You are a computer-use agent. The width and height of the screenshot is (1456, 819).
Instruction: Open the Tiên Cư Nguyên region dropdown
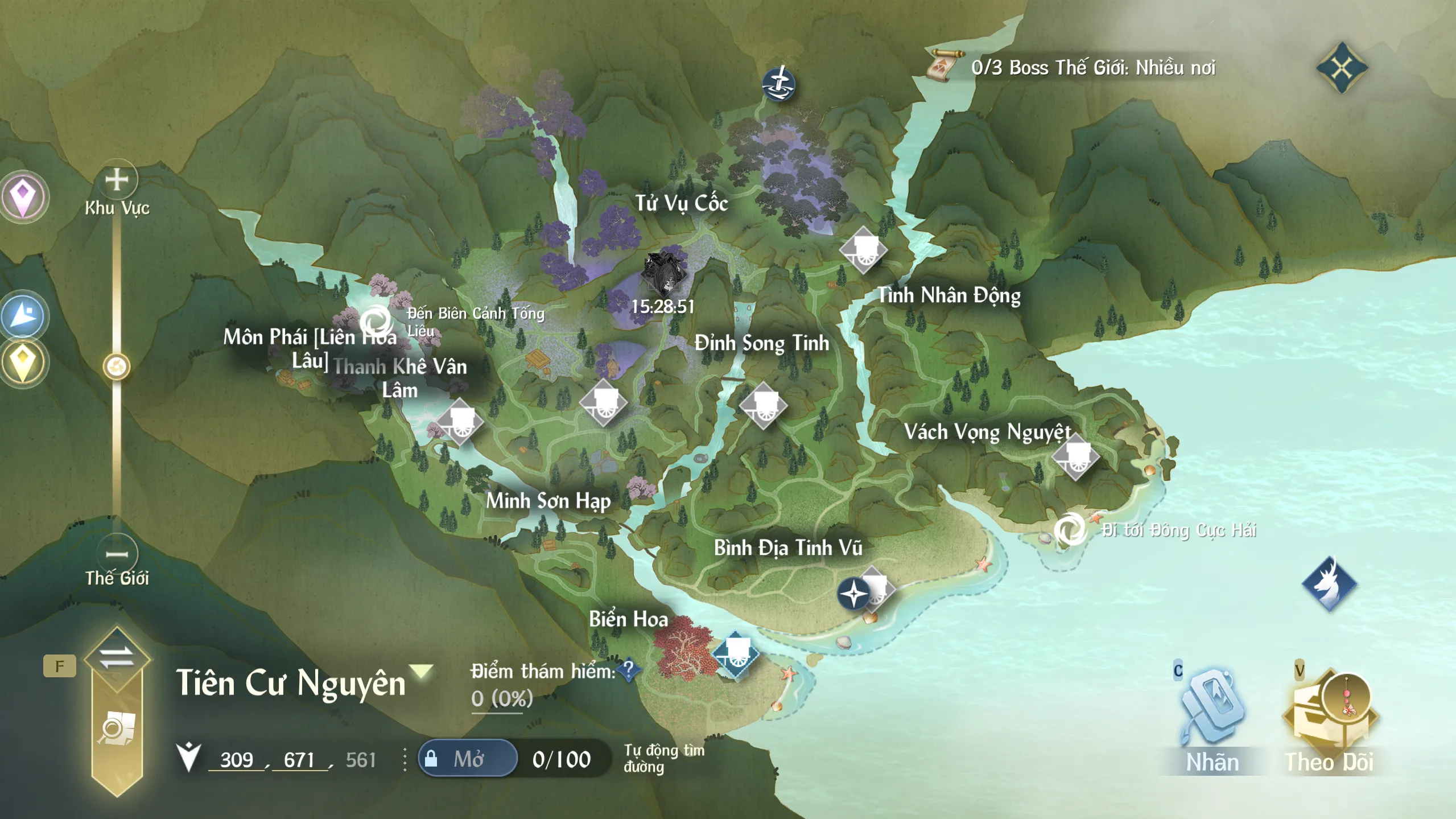click(x=422, y=672)
